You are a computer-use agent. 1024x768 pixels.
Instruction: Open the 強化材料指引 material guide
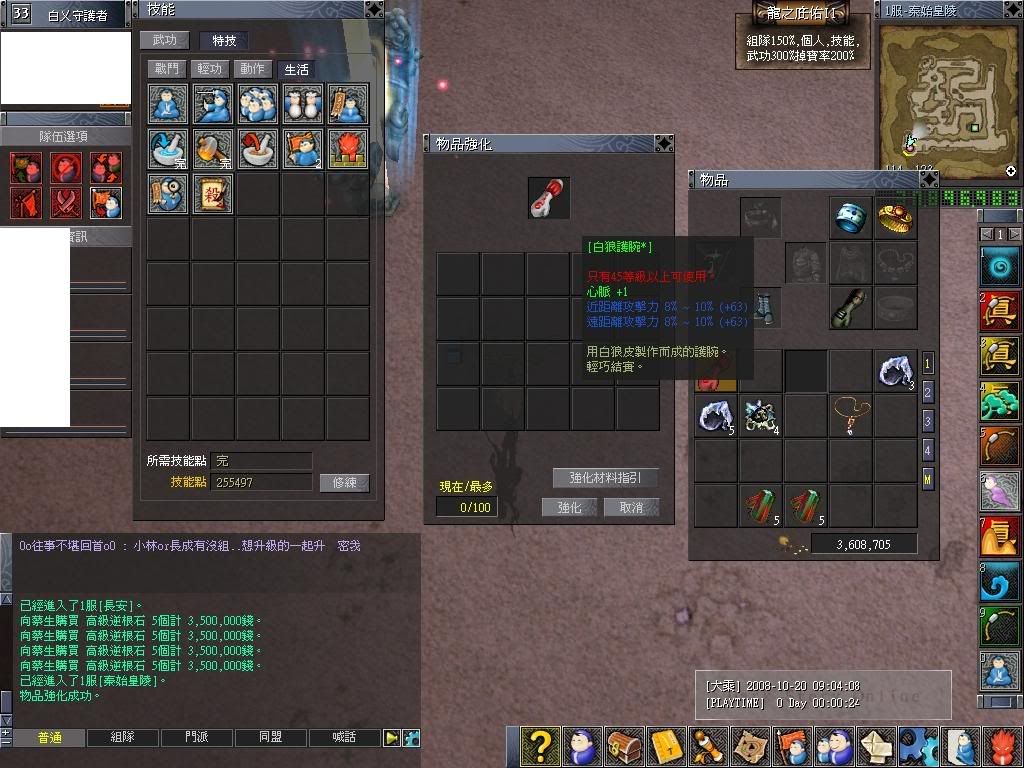click(x=606, y=478)
